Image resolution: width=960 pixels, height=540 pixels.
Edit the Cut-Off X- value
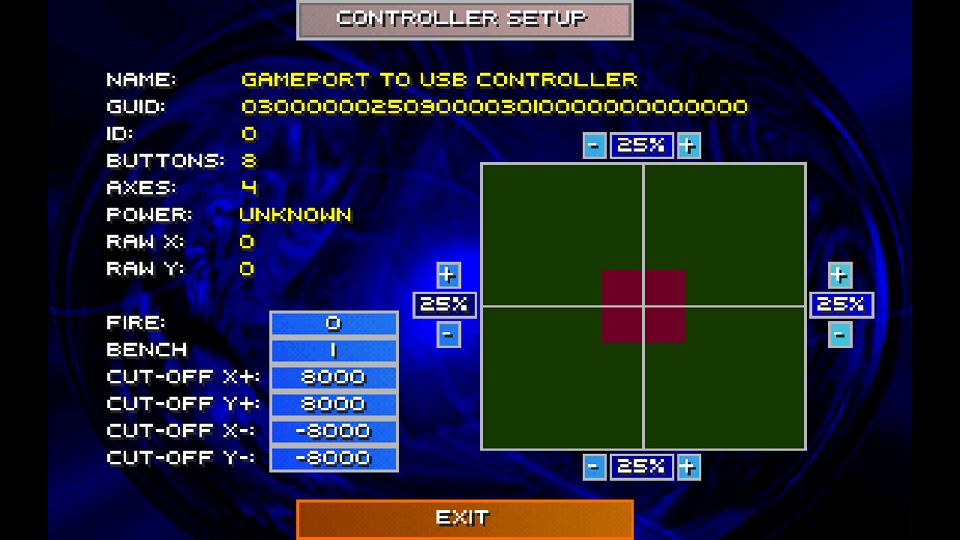[x=334, y=432]
